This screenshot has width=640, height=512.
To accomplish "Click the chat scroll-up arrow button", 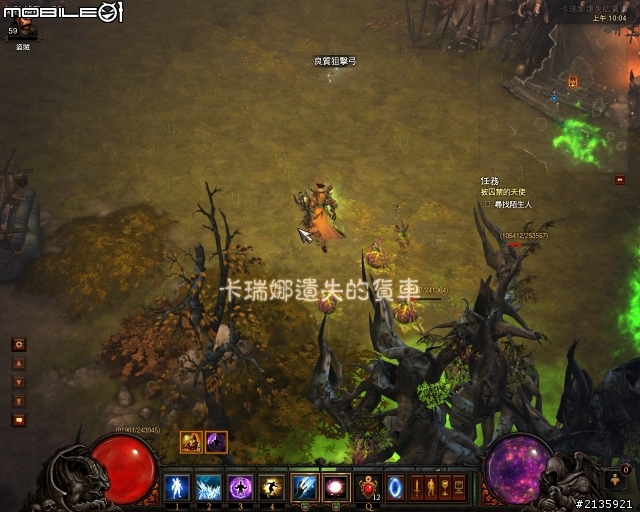I will click(18, 364).
